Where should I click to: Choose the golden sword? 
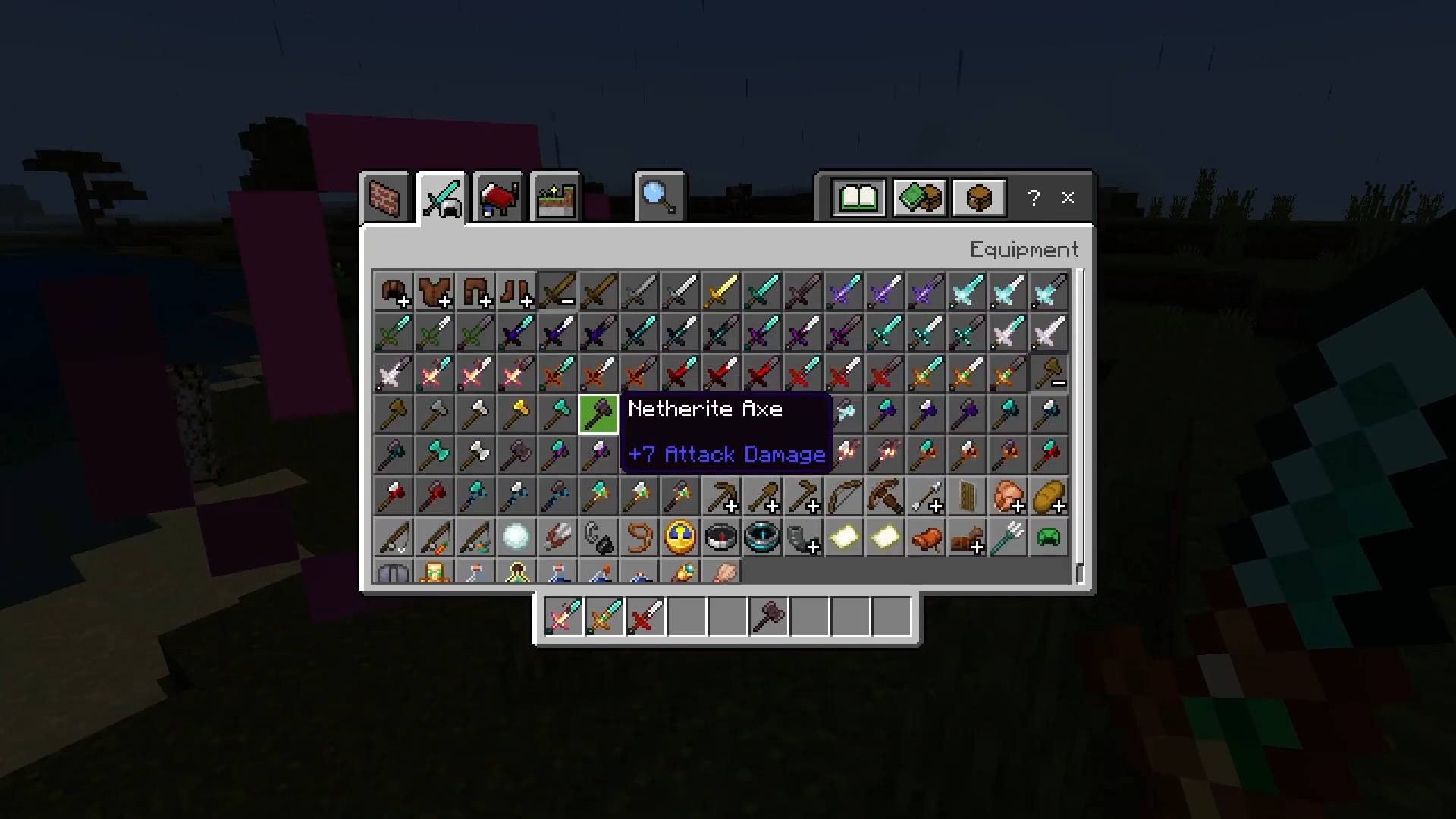pos(720,291)
